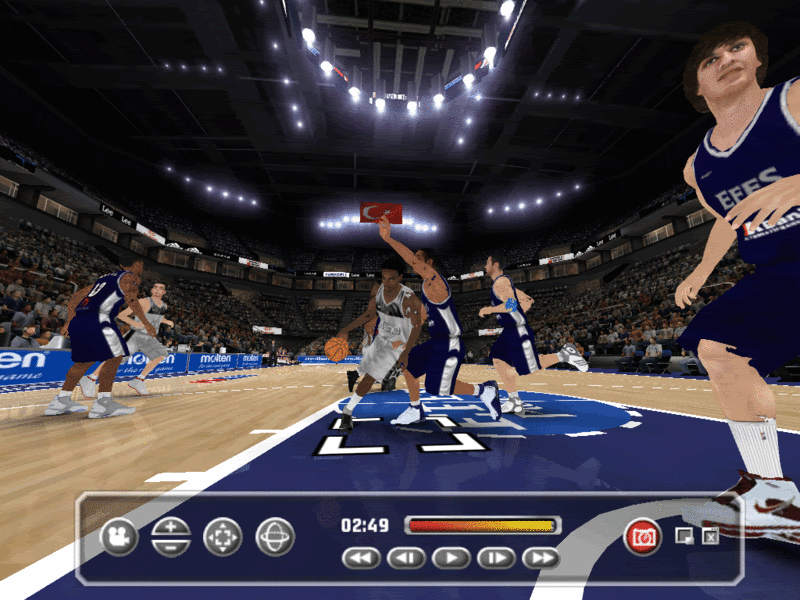This screenshot has width=800, height=600.
Task: Step the replay forward one frame
Action: [496, 558]
